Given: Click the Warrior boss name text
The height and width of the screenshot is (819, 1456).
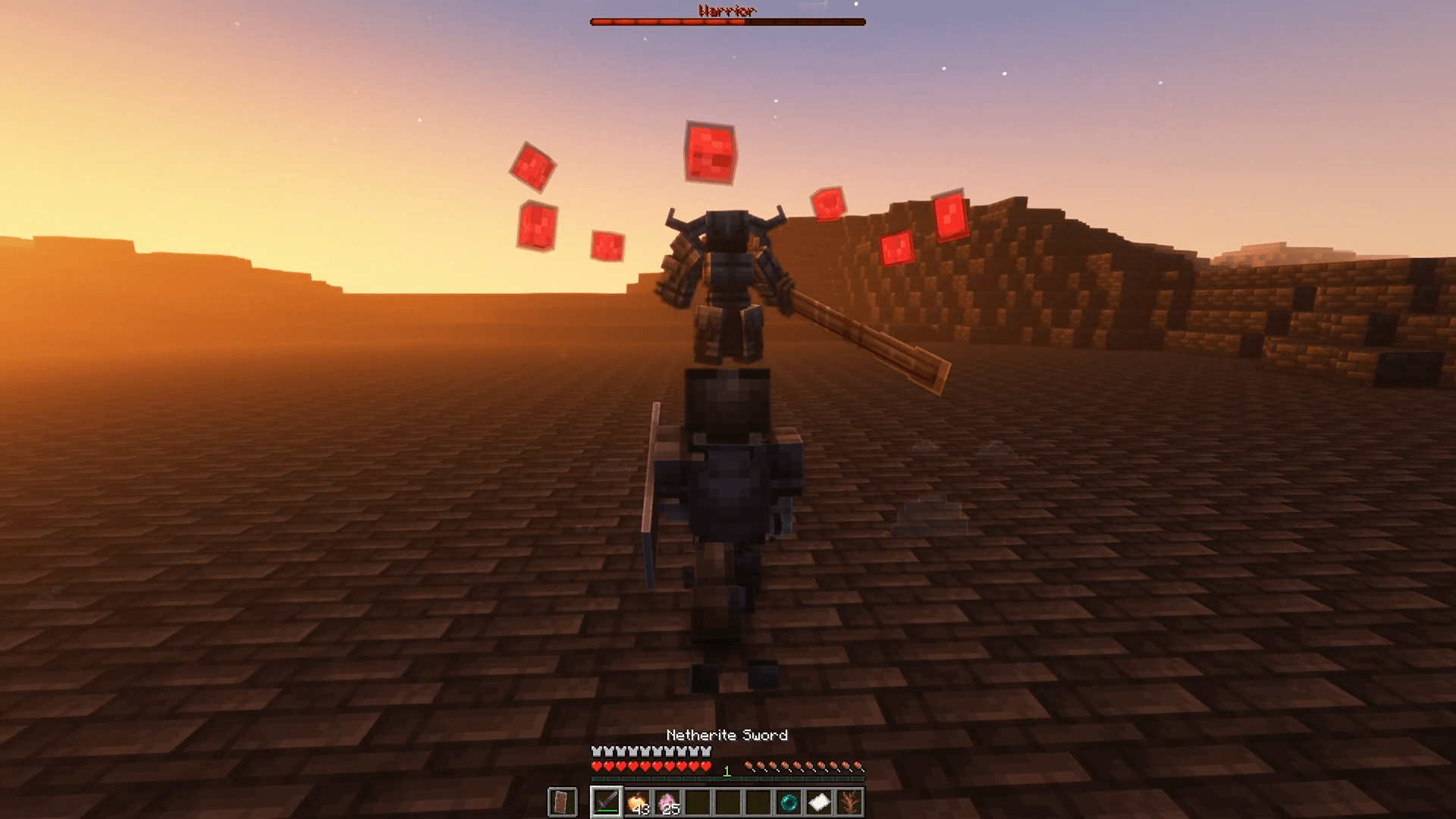Looking at the screenshot, I should pos(726,11).
